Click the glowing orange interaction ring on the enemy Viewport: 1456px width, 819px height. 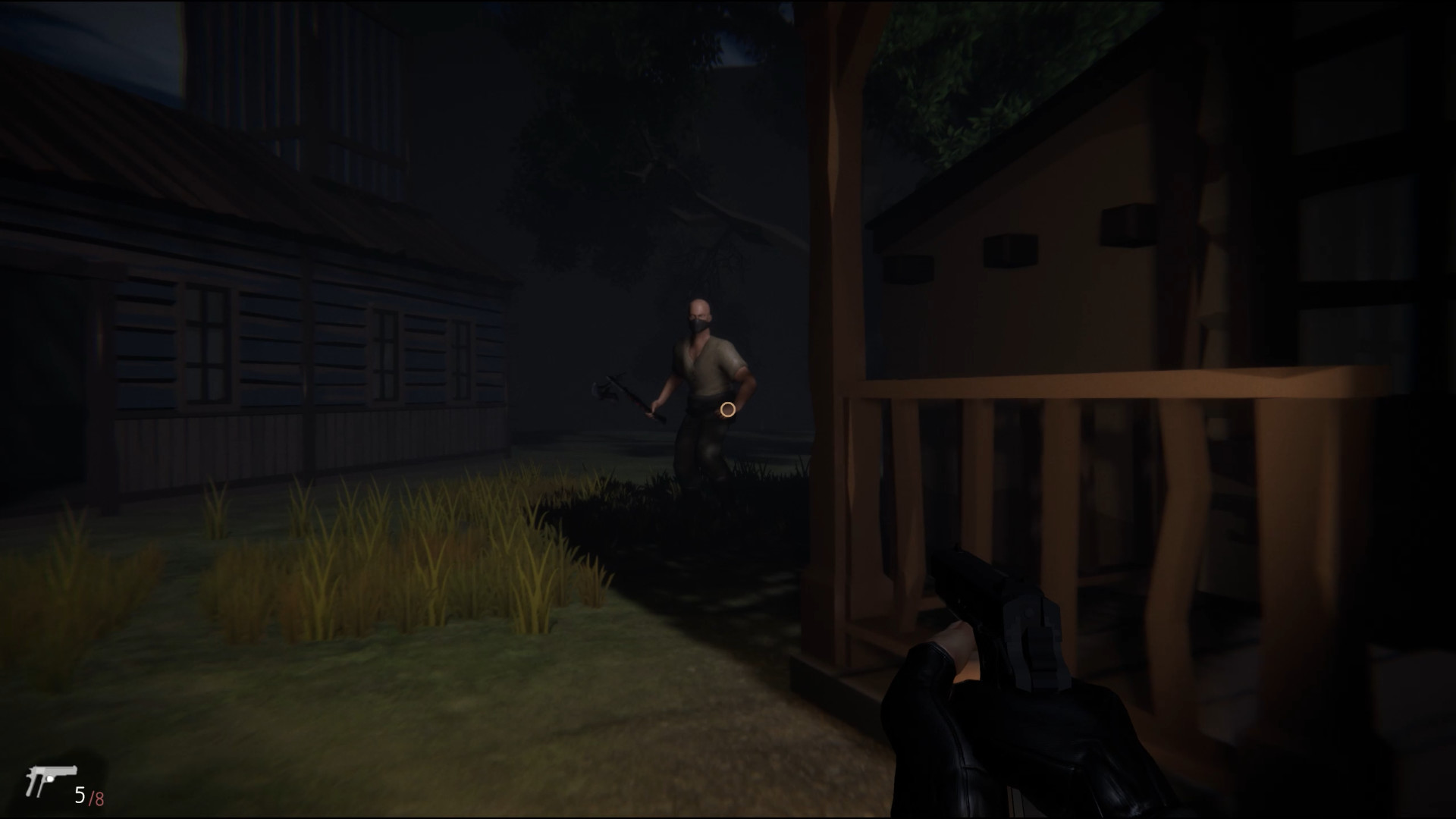[727, 410]
